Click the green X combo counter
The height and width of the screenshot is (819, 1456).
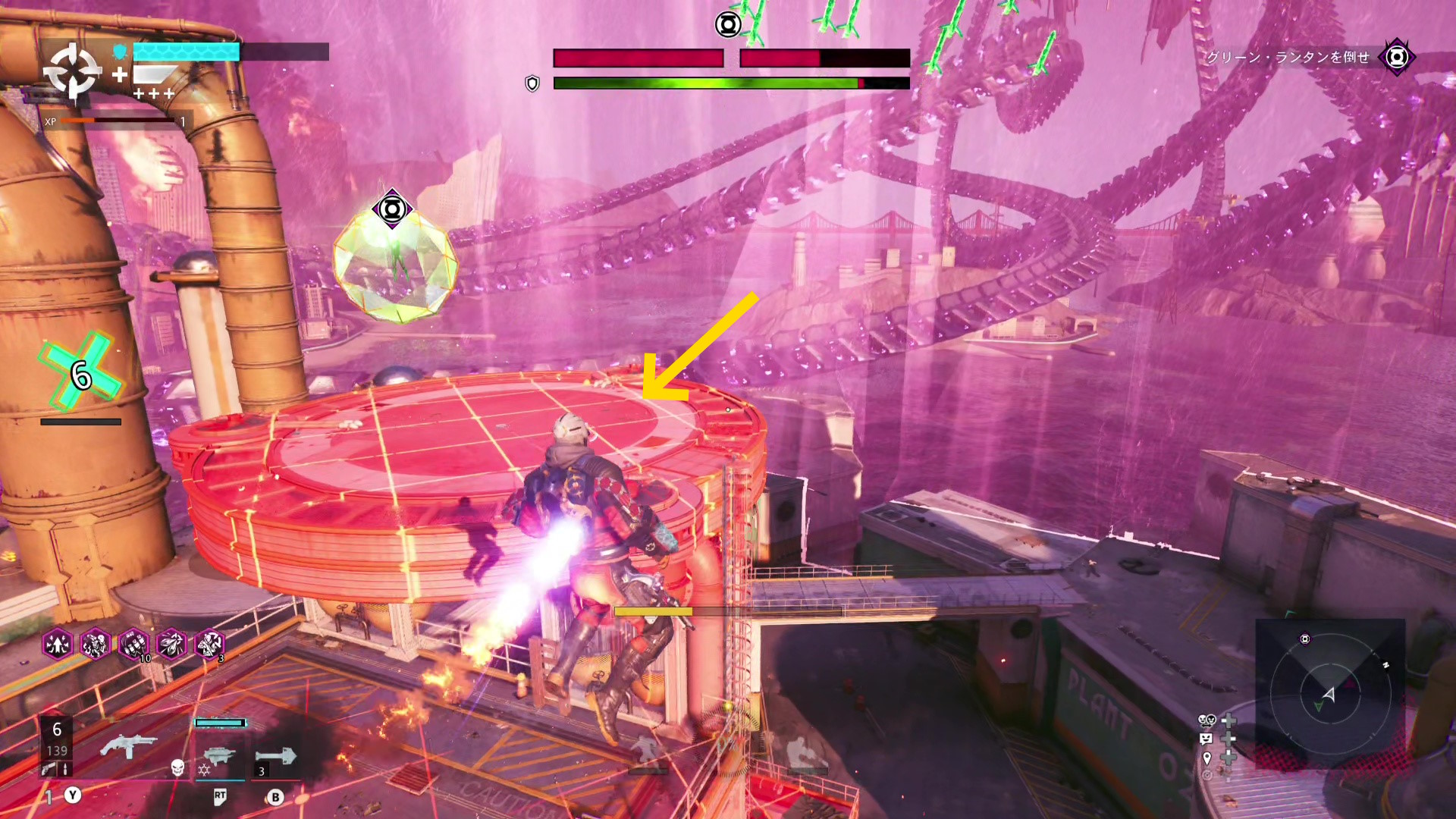[x=80, y=372]
